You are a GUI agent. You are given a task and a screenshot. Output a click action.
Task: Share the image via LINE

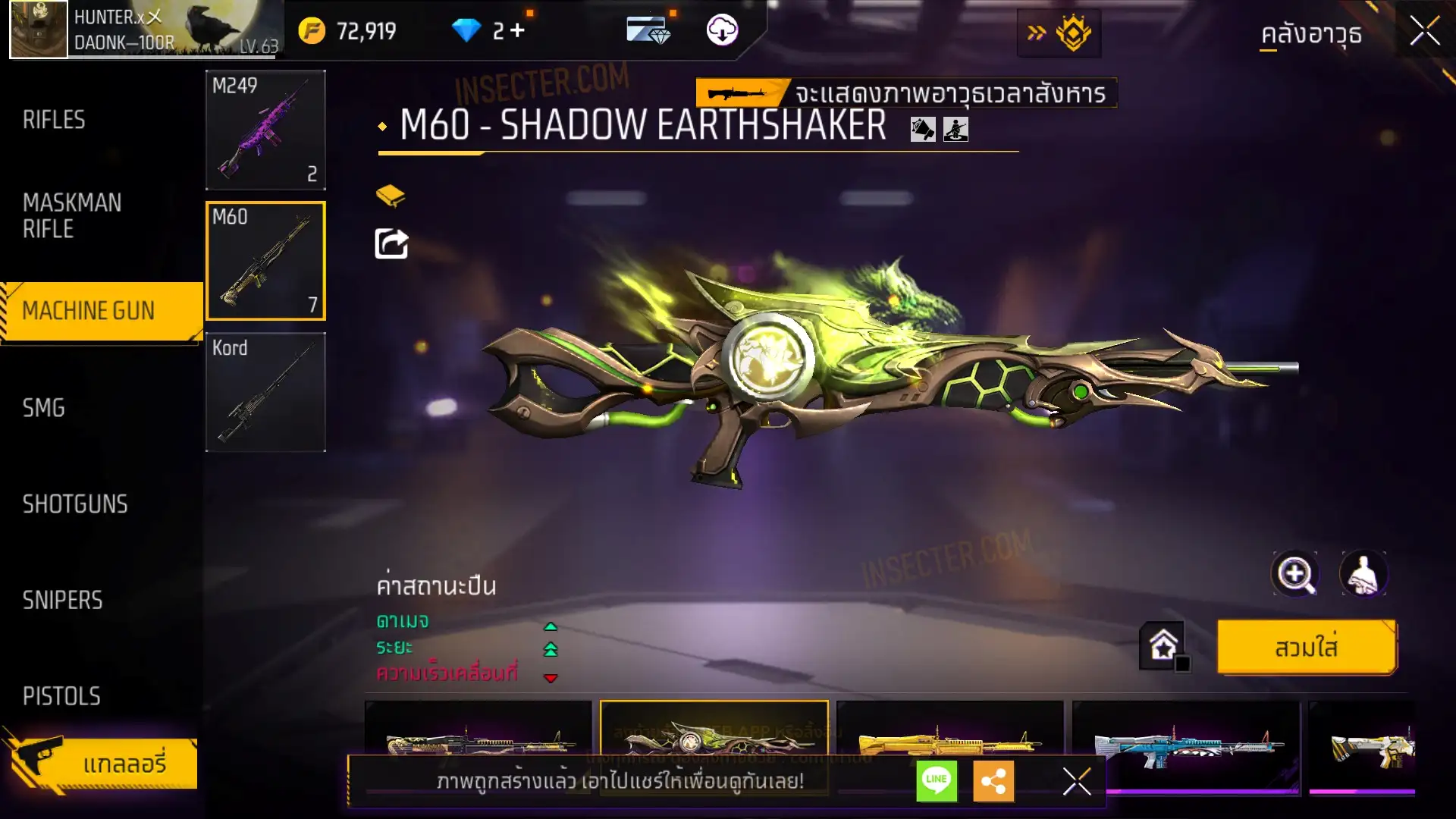[x=937, y=780]
